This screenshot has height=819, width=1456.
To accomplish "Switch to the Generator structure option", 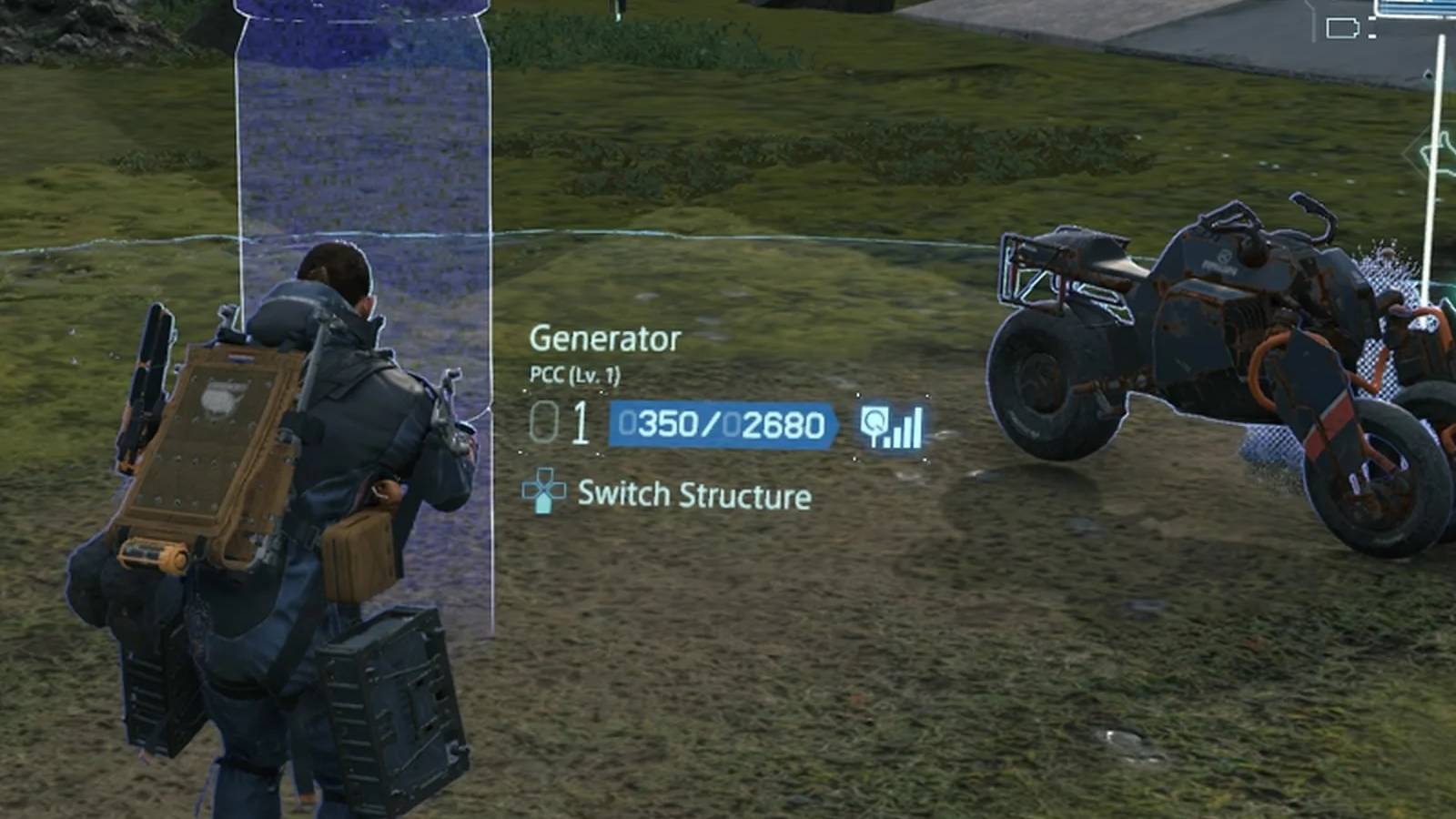I will click(604, 338).
